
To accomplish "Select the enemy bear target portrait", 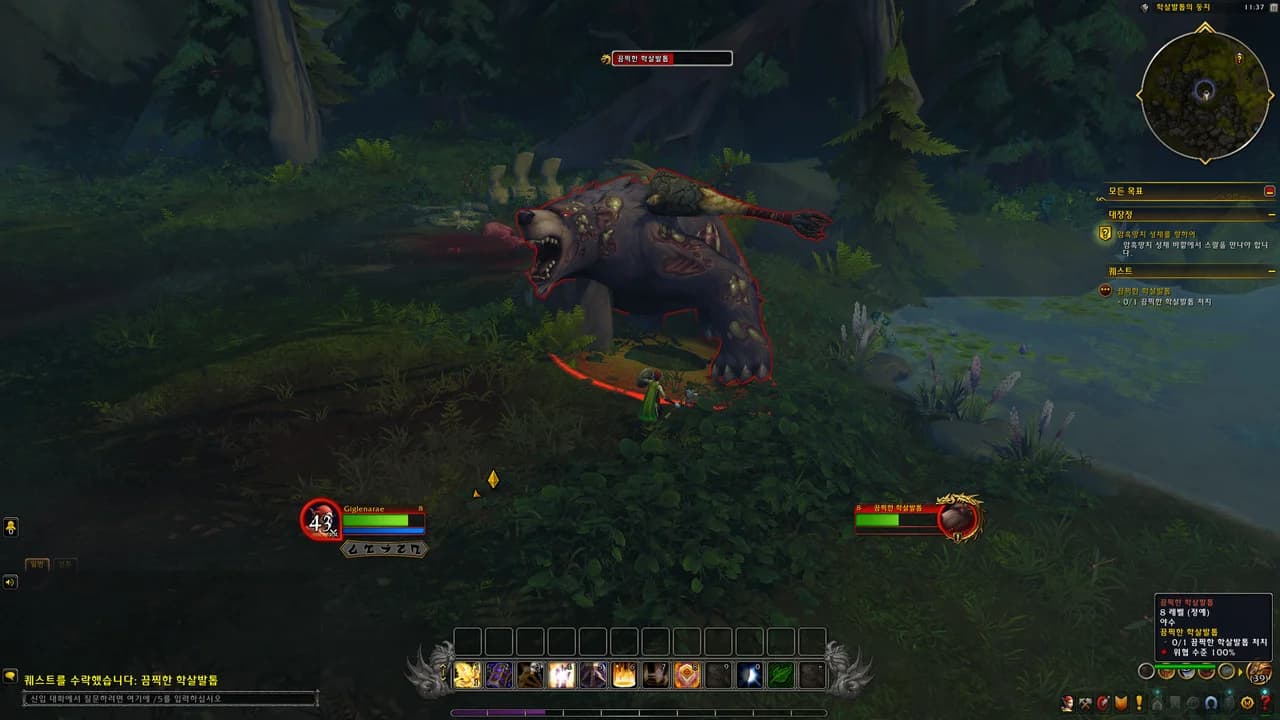I will 958,518.
